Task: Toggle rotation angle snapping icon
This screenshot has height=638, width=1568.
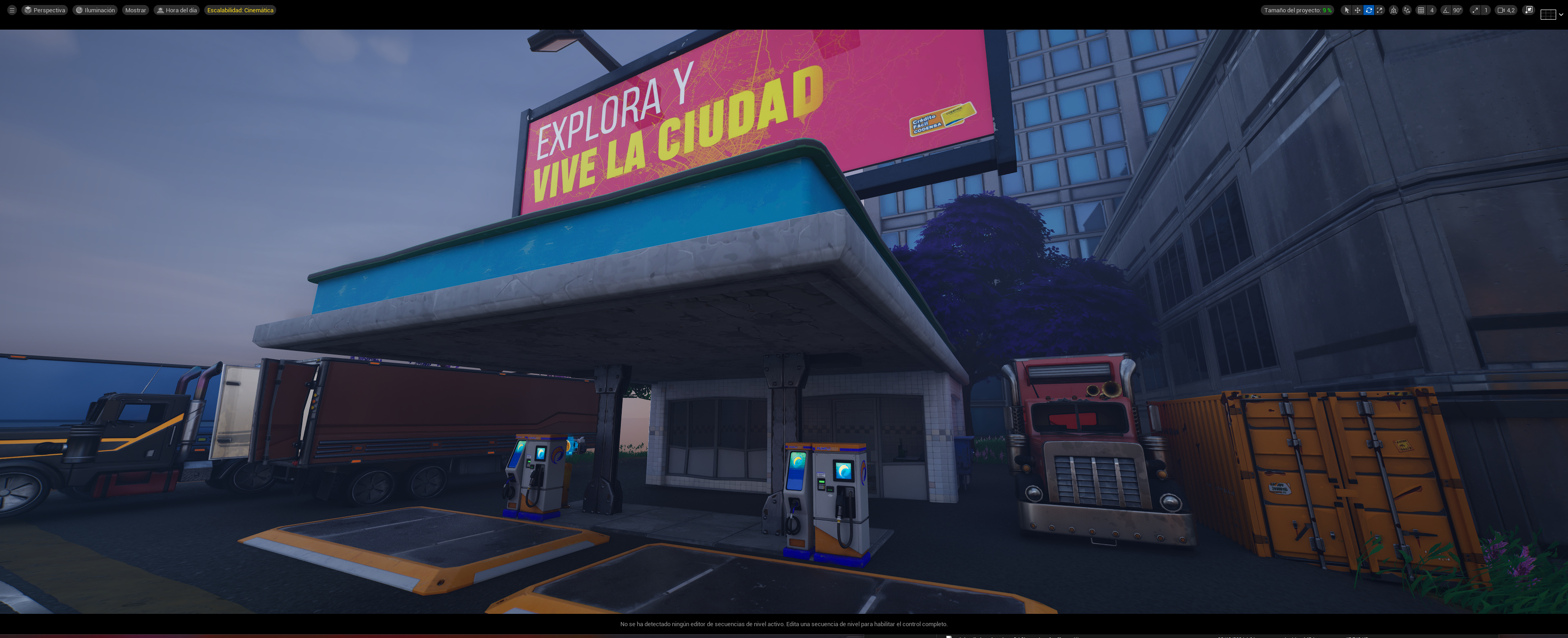Action: [x=1446, y=10]
